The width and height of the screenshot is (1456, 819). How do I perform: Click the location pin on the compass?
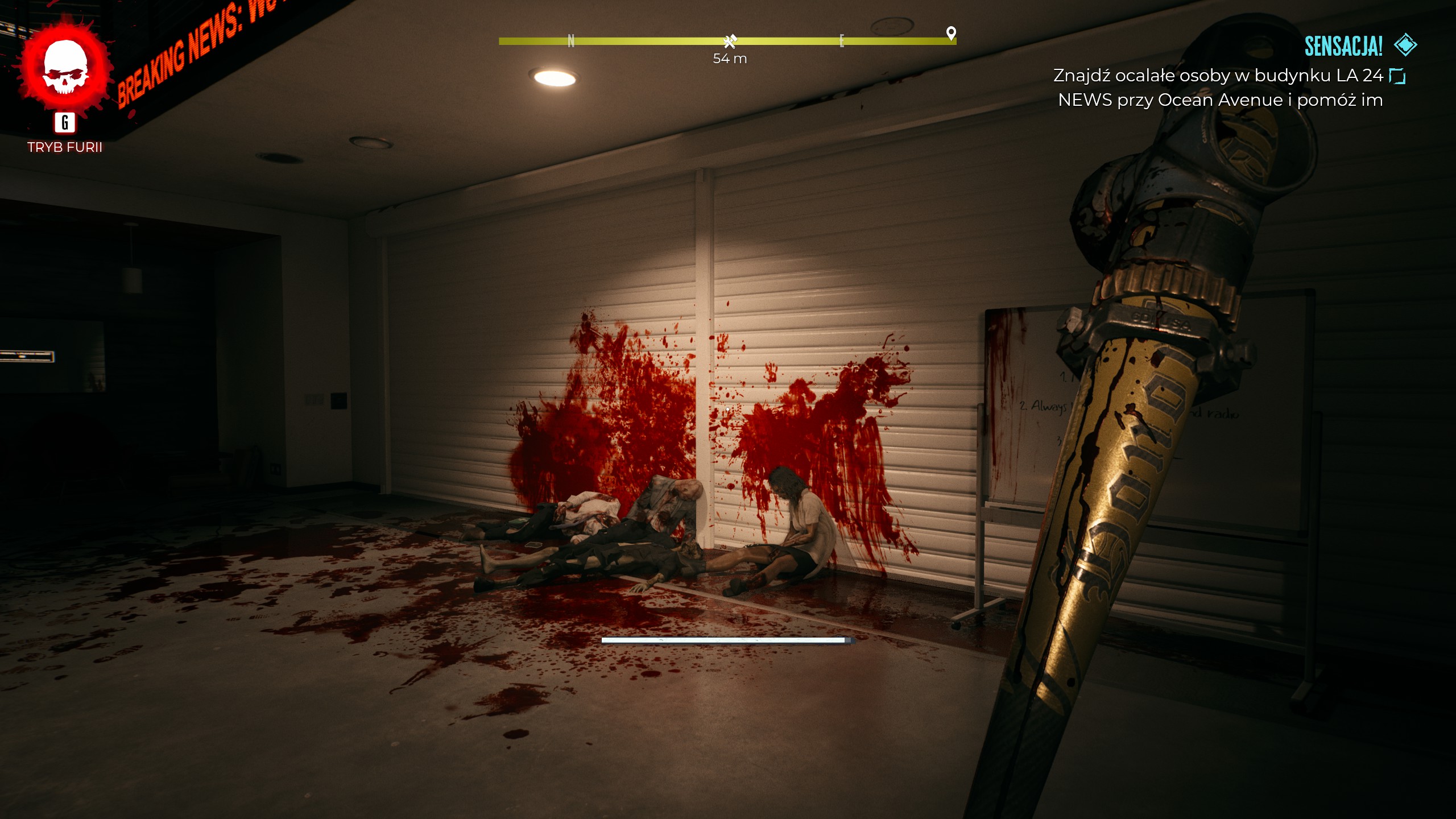coord(951,33)
